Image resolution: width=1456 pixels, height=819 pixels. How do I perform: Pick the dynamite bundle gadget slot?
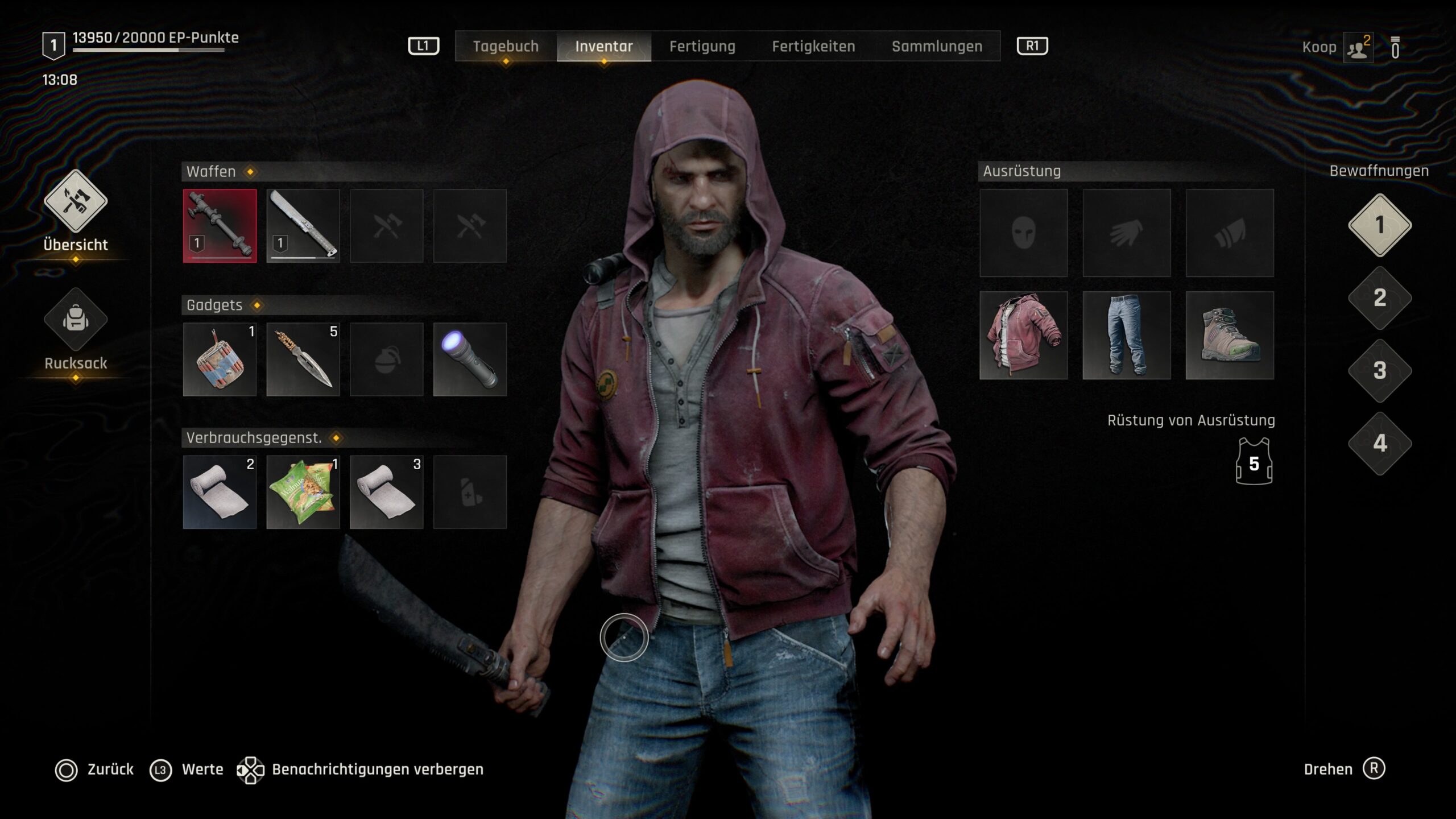(220, 359)
